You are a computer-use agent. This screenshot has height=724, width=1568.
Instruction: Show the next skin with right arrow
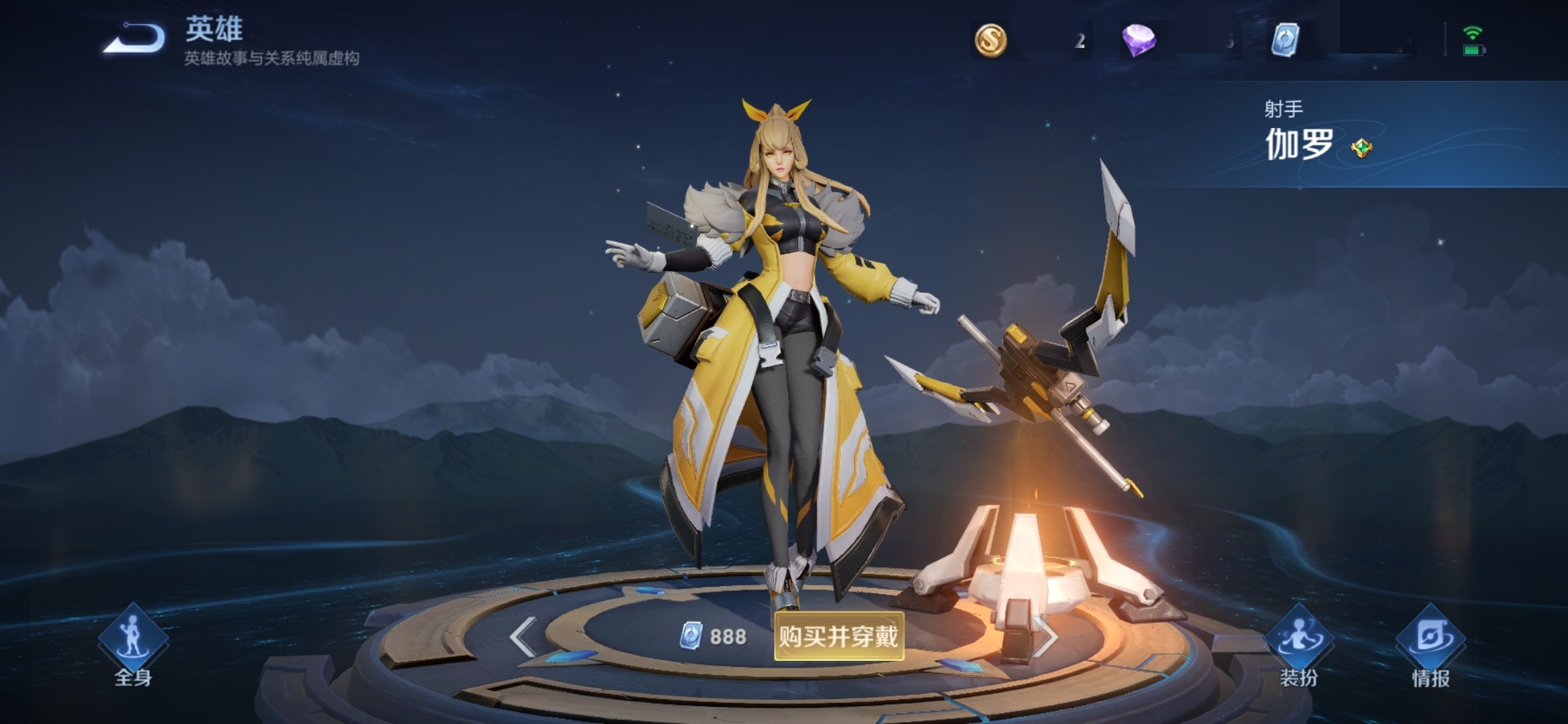pos(1045,636)
